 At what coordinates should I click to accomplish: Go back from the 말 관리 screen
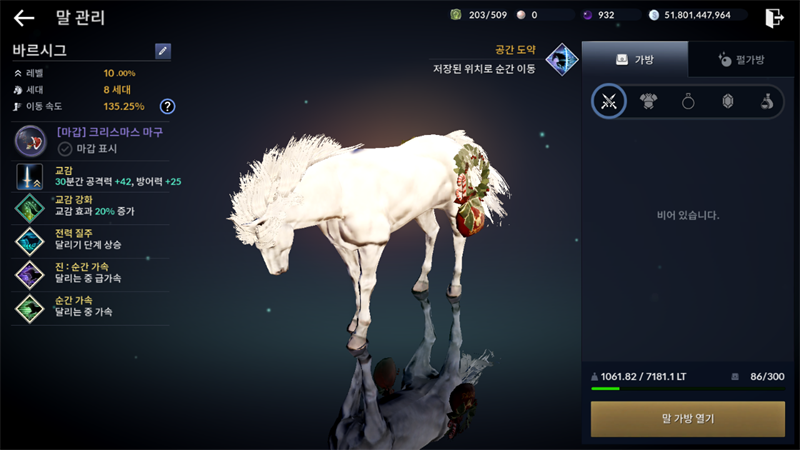point(23,17)
